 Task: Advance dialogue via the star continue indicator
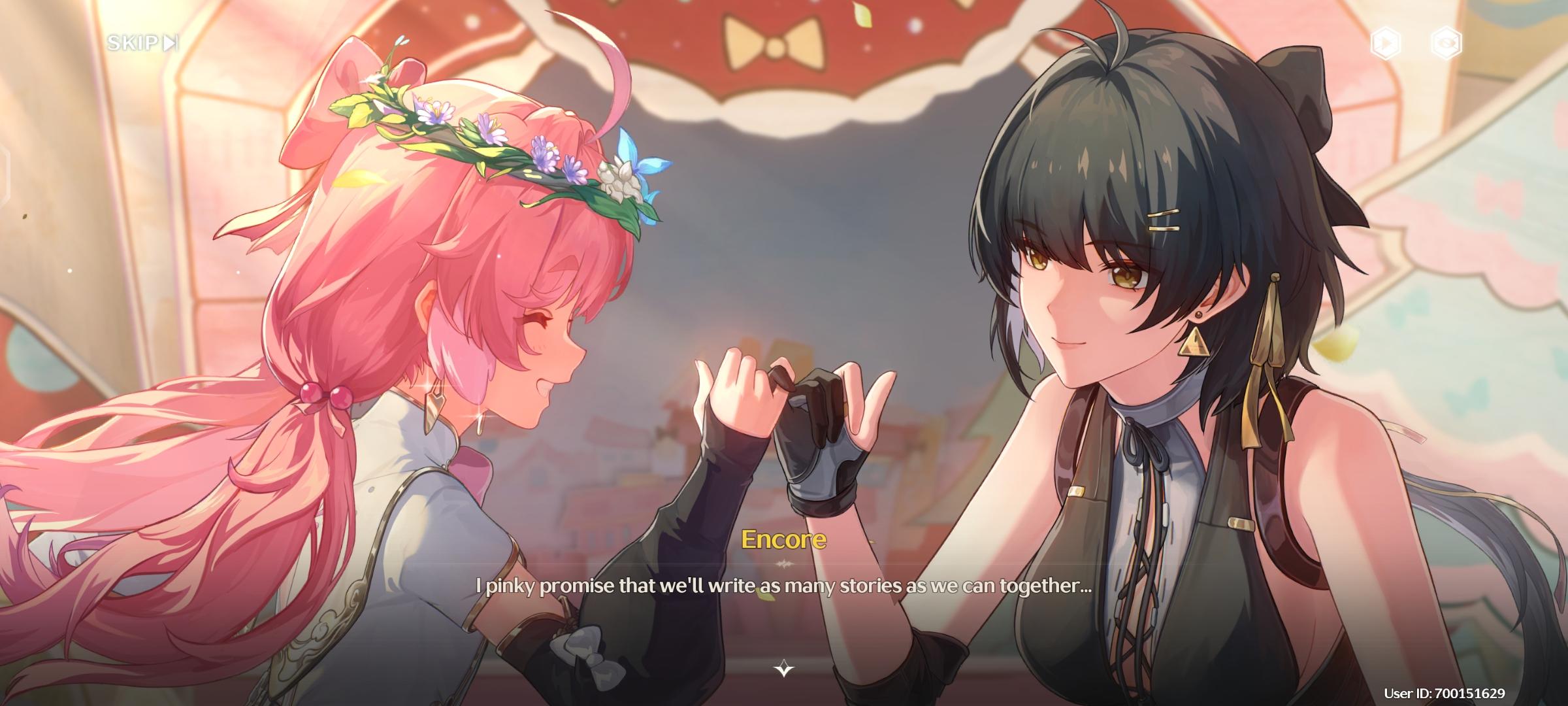784,669
